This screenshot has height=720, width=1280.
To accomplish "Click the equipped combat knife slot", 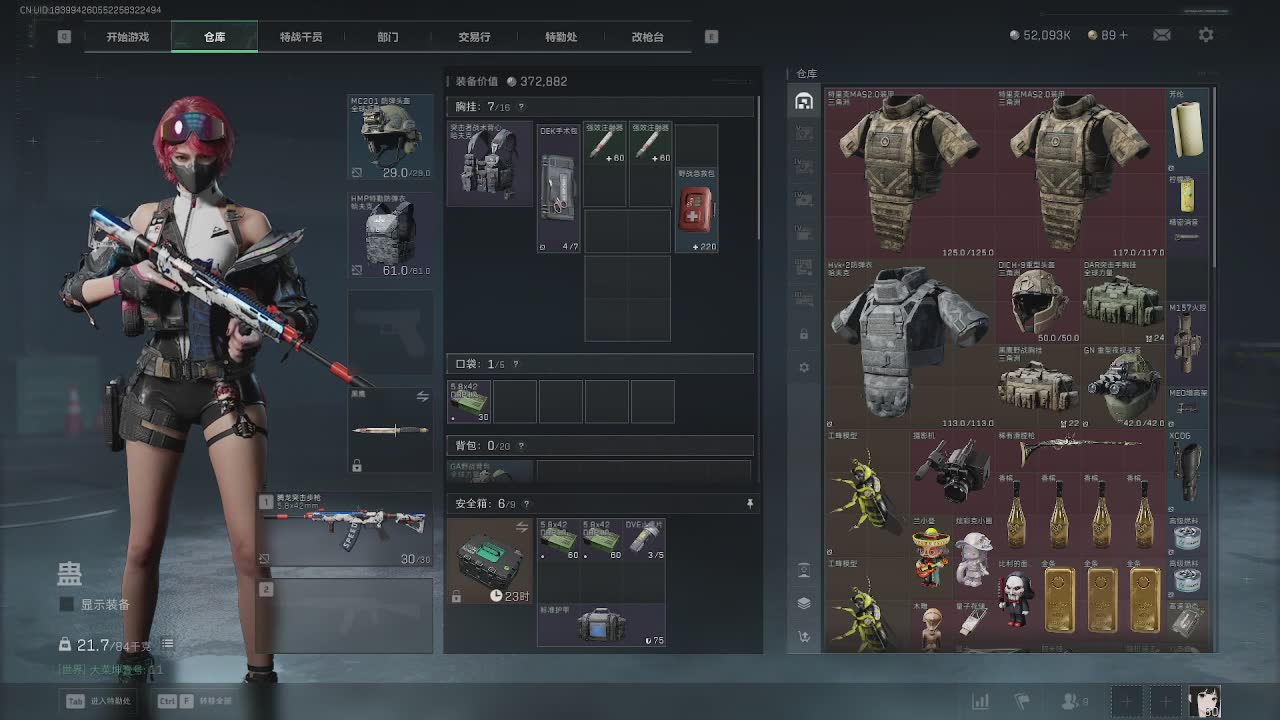I will (391, 430).
